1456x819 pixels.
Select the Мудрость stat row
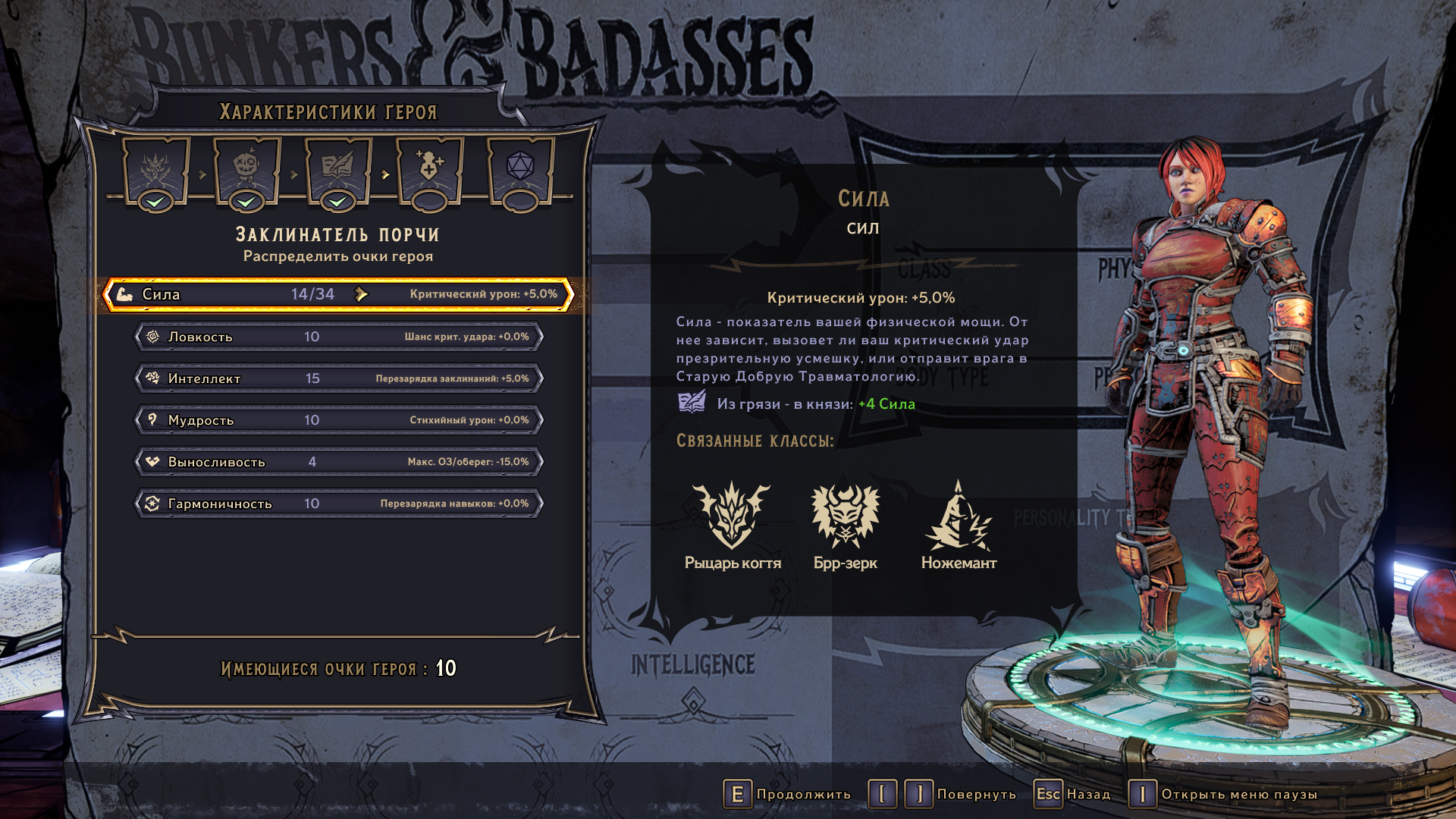point(338,420)
